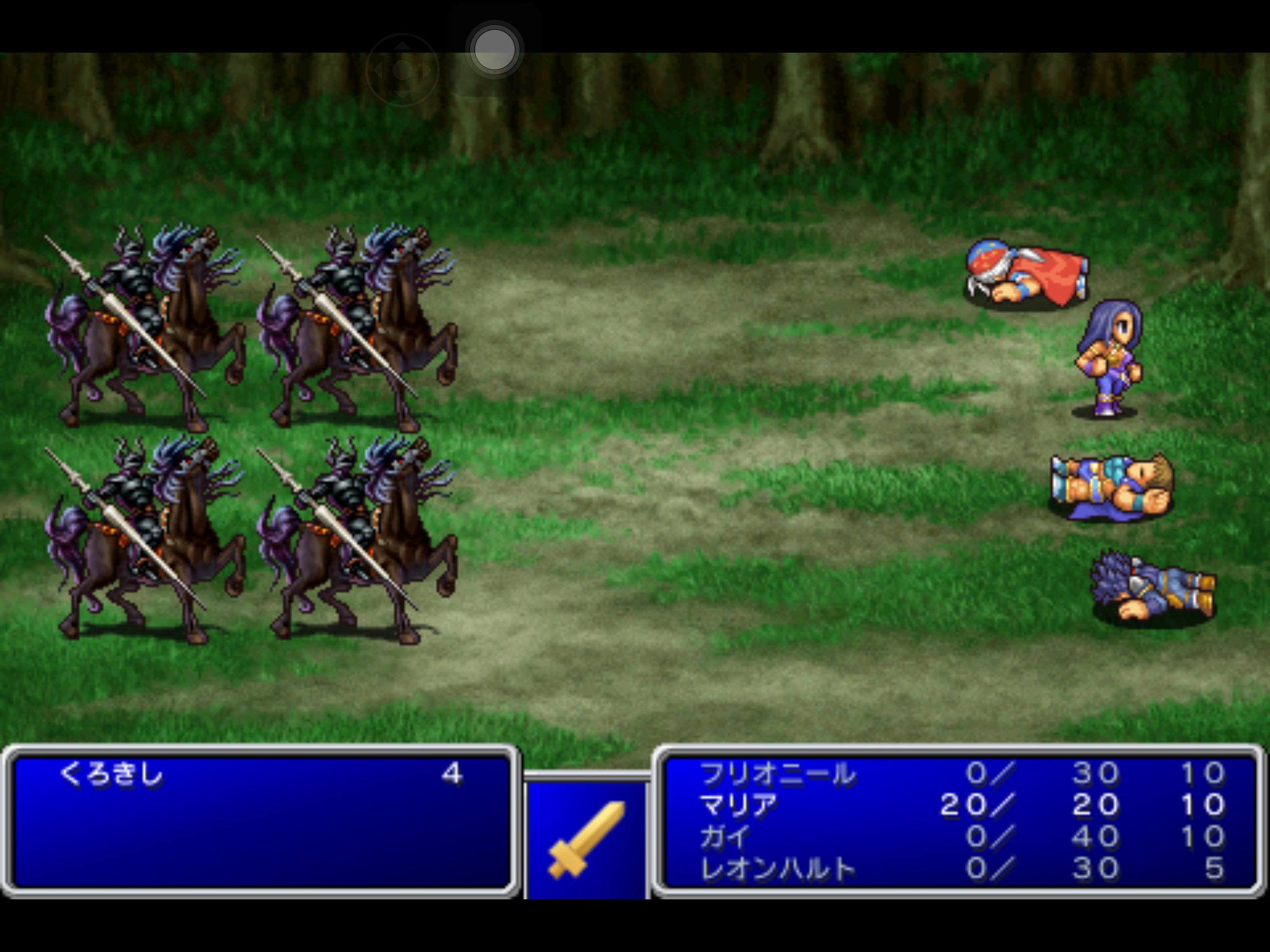The image size is (1270, 952).
Task: Choose フリオニール in the party list
Action: (778, 773)
